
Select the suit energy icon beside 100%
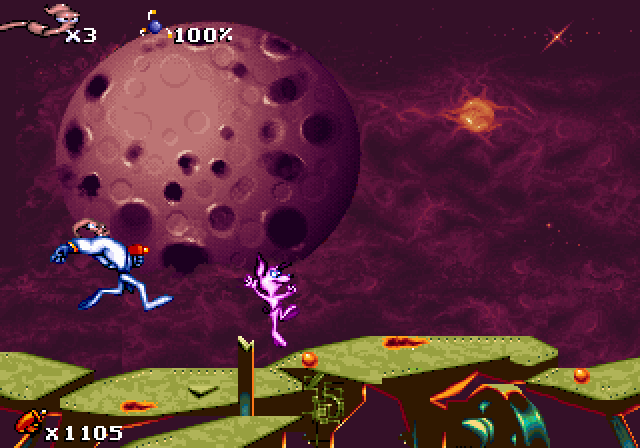(156, 27)
